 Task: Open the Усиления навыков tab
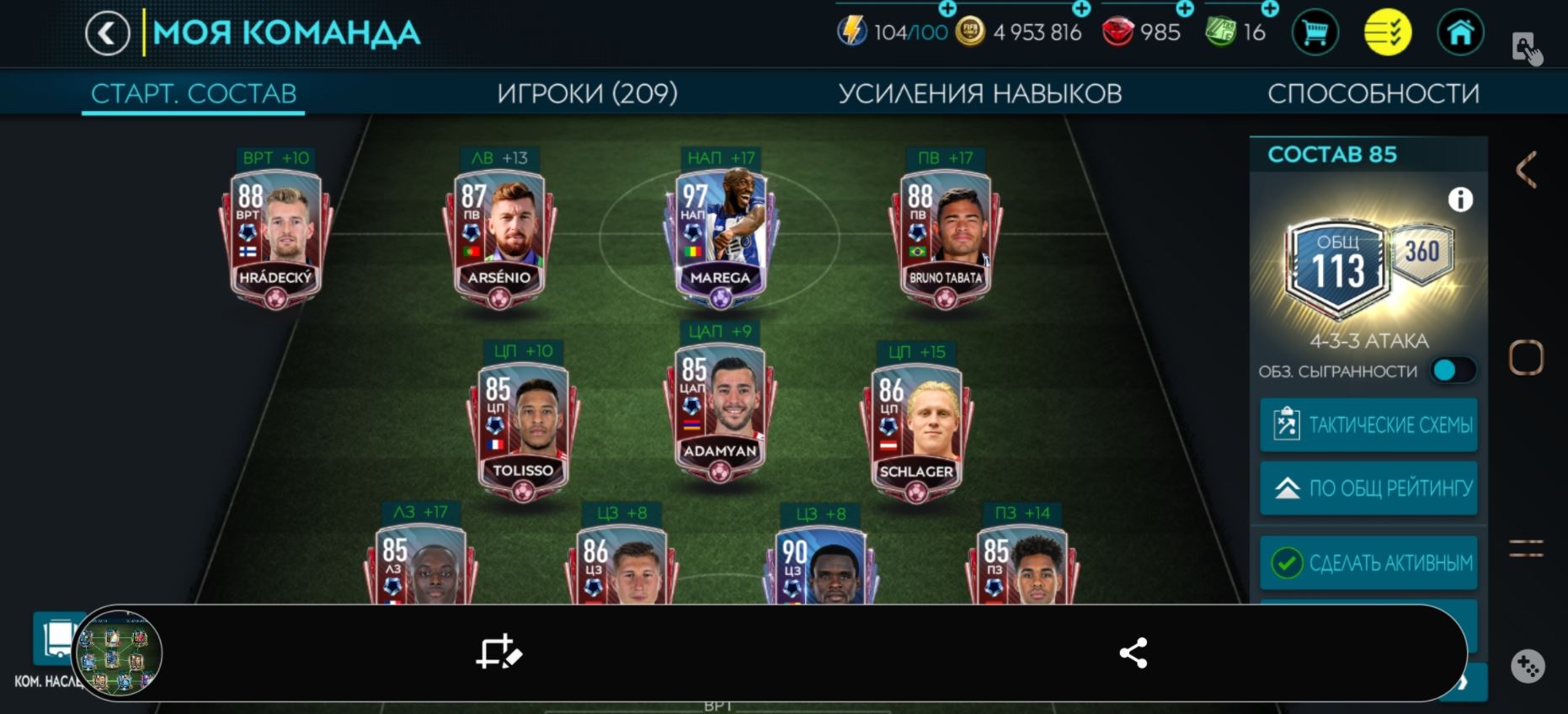tap(979, 93)
